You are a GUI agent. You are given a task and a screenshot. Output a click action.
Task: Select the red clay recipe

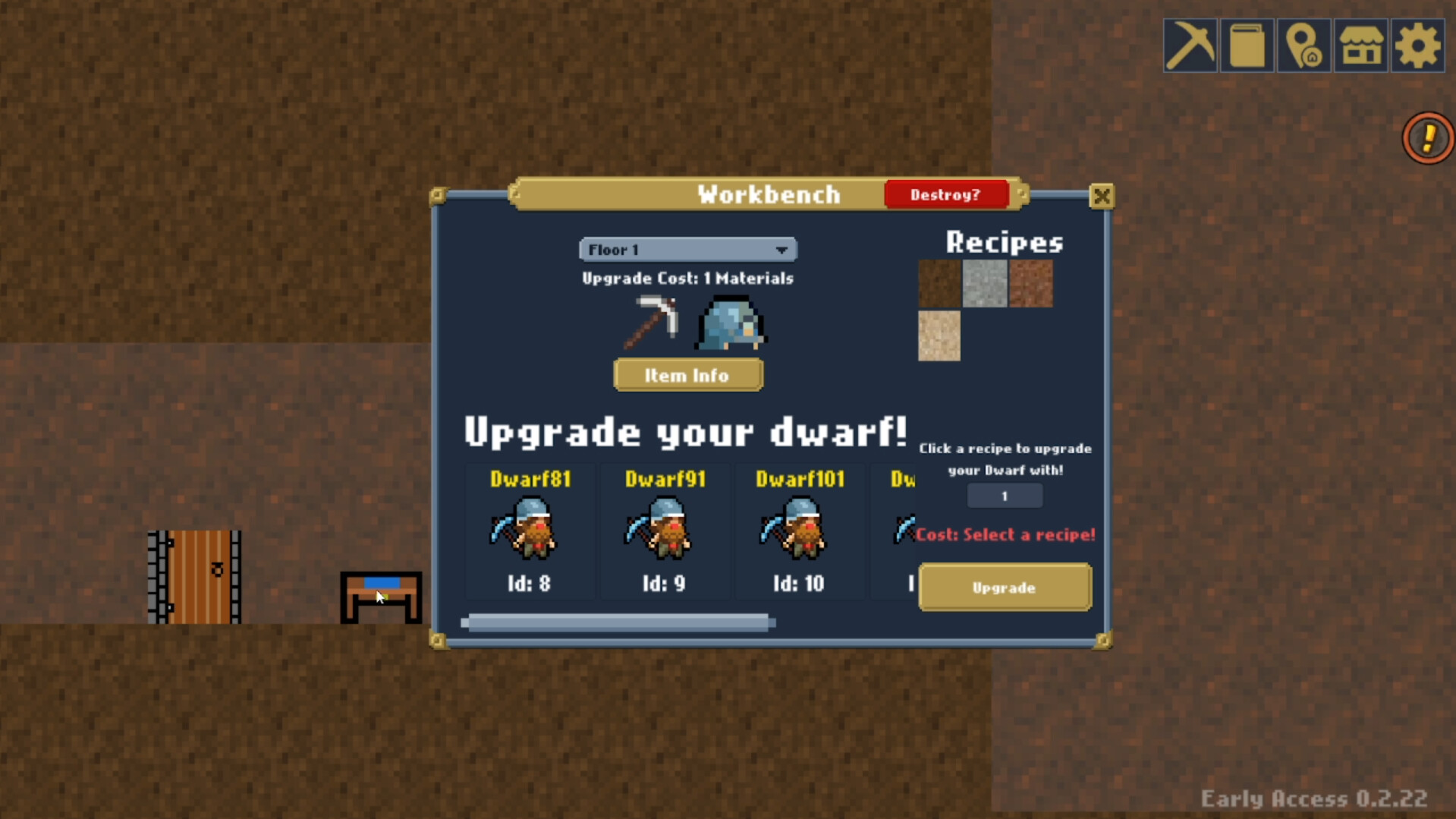click(1033, 283)
